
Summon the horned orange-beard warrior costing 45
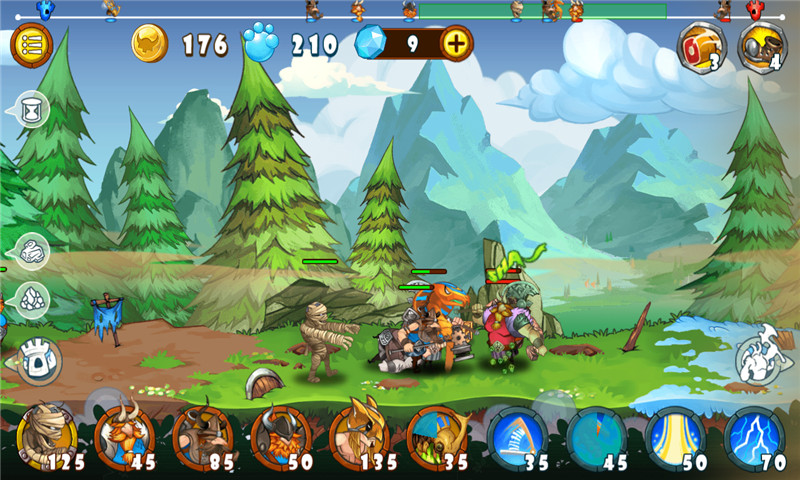124,436
